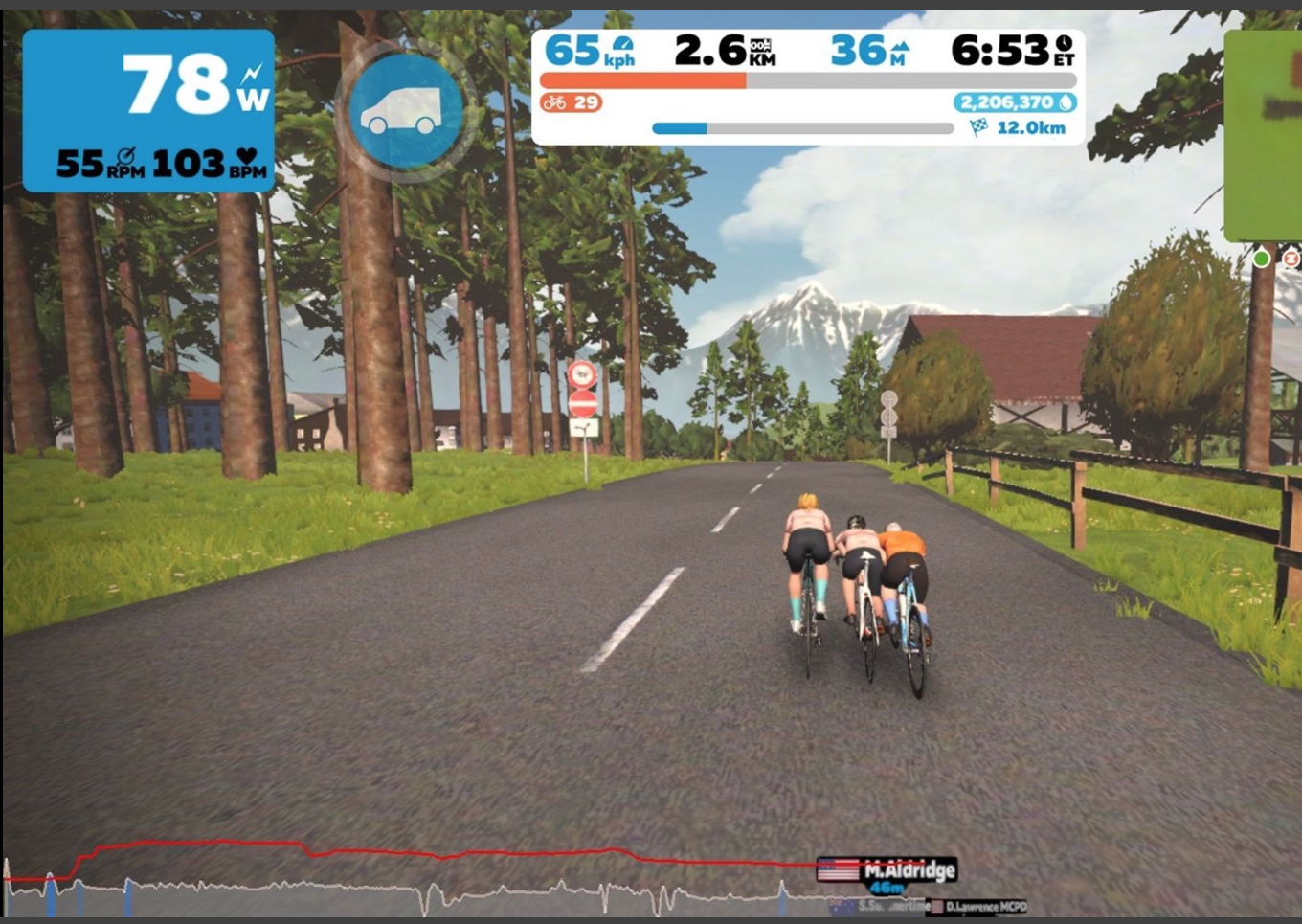Click the orange Zwift Z logo below the minimap

pyautogui.click(x=1291, y=259)
